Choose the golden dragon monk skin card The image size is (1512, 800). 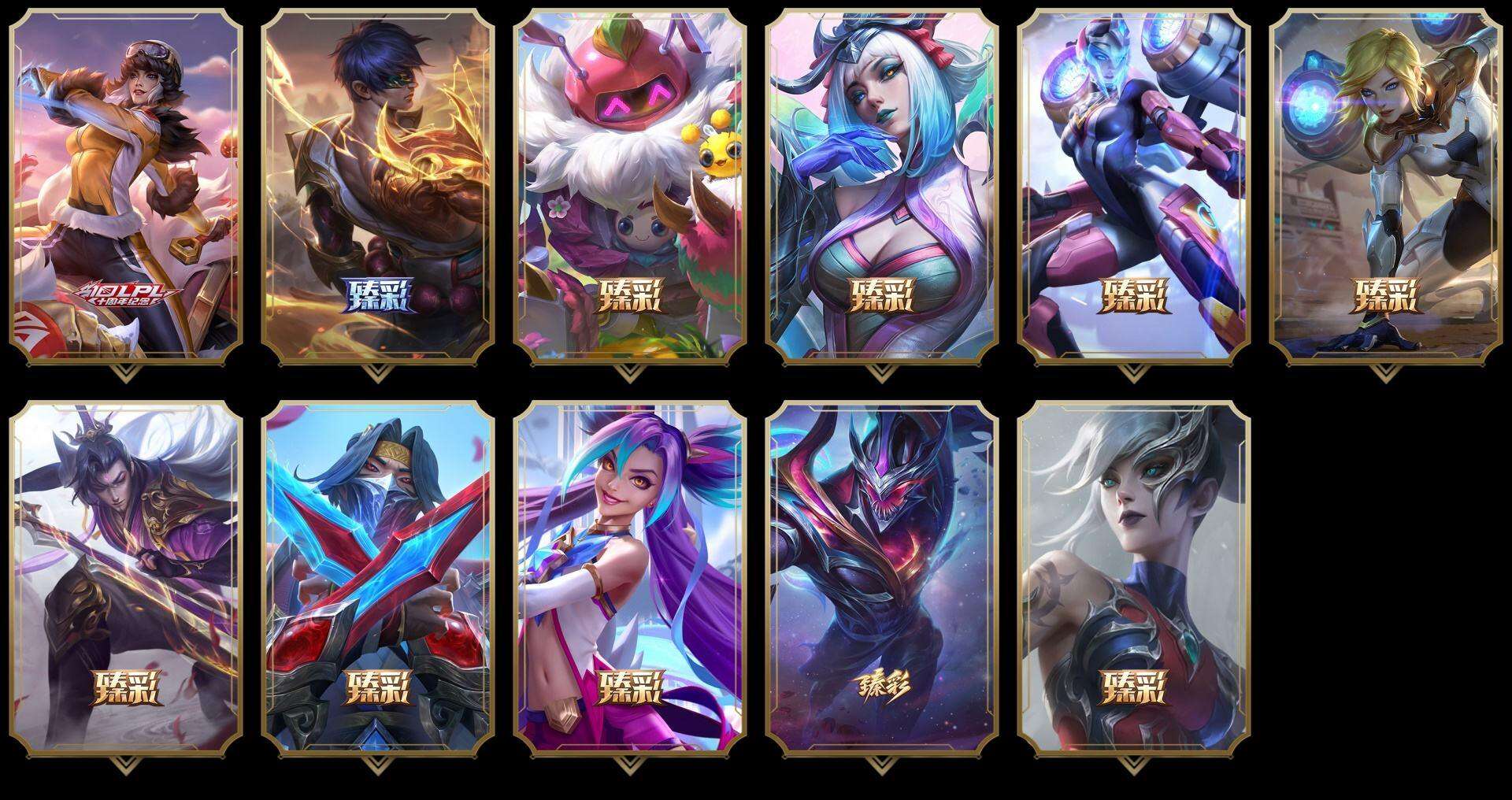(377, 186)
